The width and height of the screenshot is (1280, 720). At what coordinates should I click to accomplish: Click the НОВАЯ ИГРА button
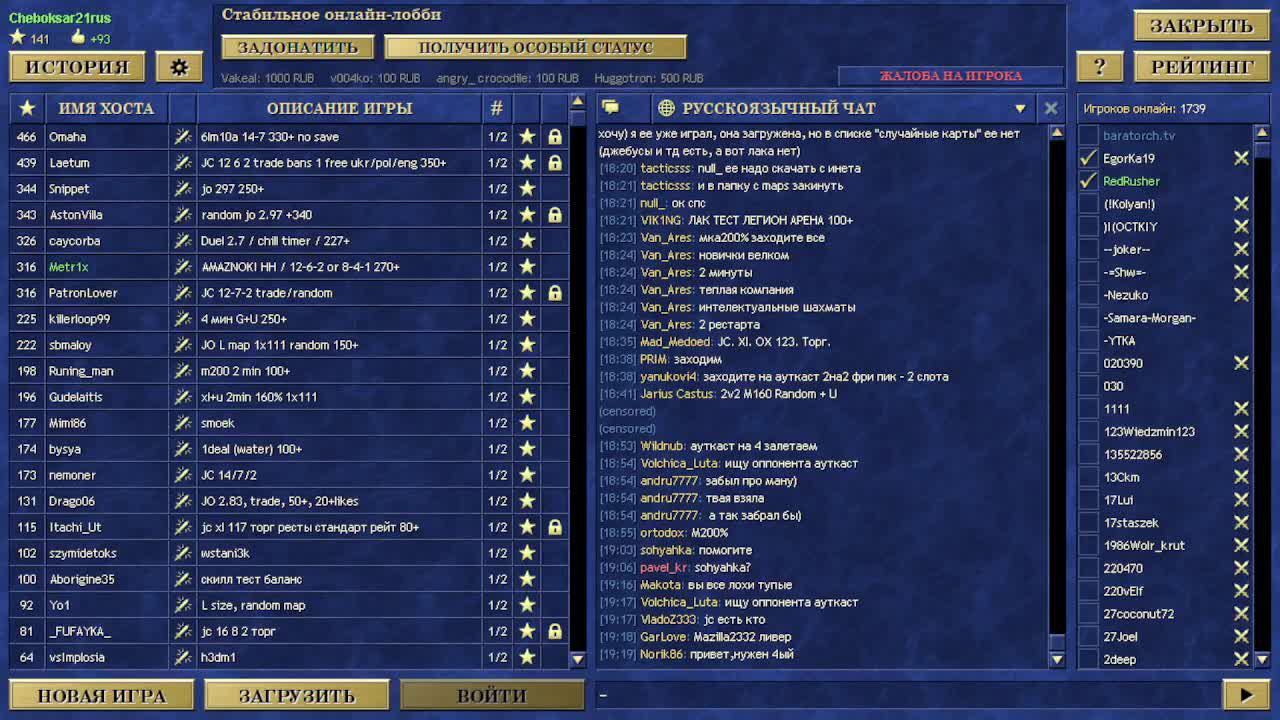click(100, 694)
